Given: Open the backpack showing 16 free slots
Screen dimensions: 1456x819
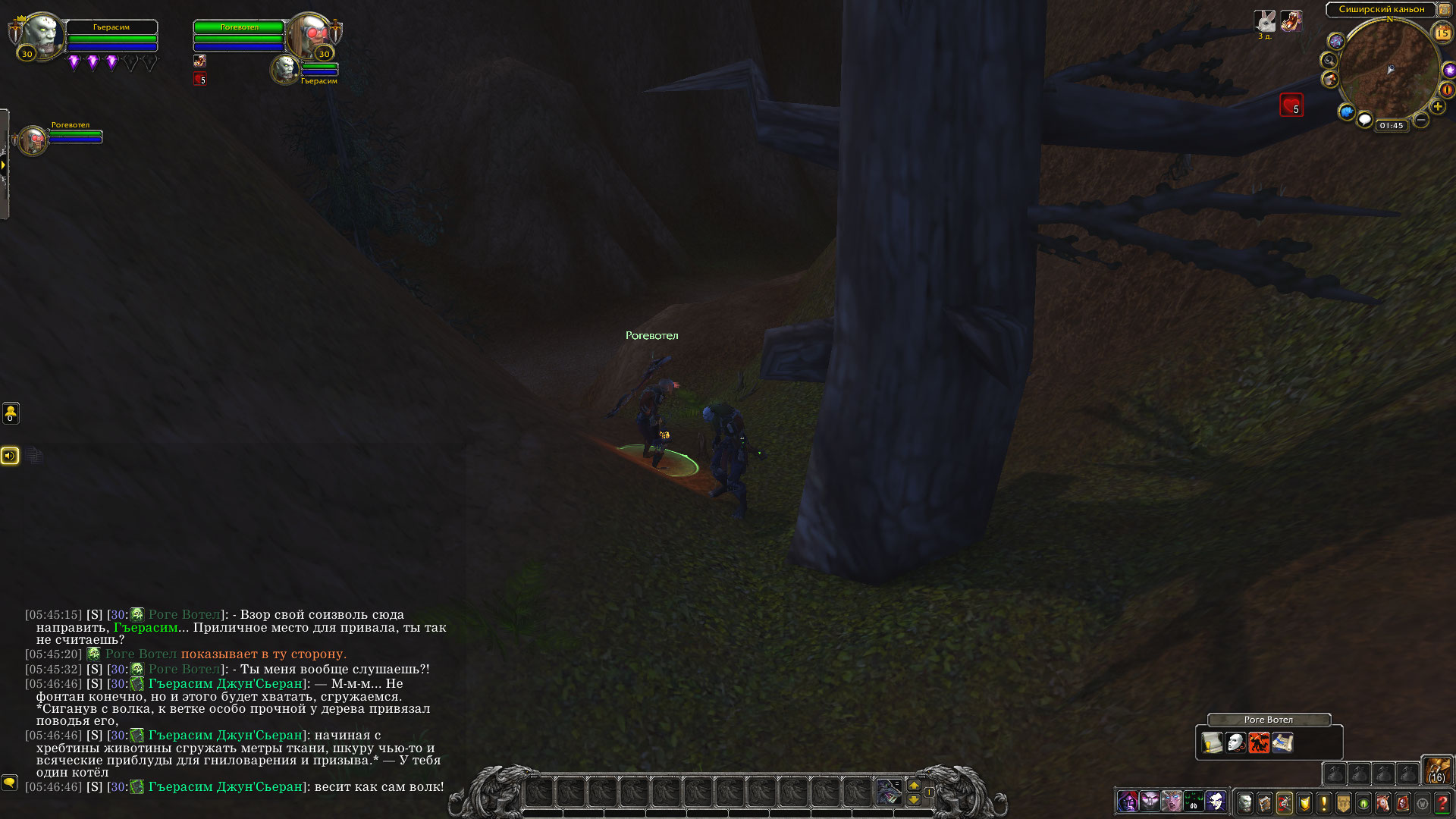Looking at the screenshot, I should coord(1437,770).
